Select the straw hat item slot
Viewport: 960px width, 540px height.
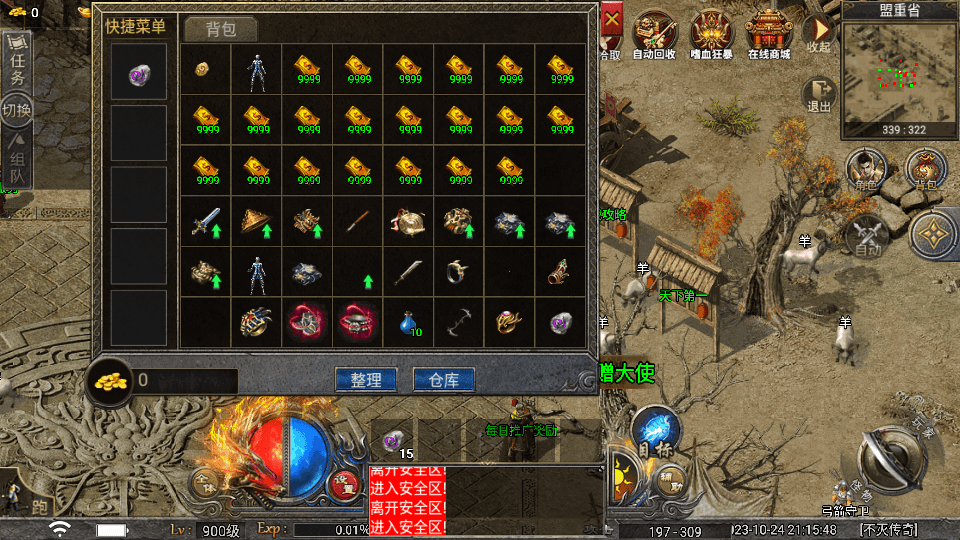[x=258, y=221]
